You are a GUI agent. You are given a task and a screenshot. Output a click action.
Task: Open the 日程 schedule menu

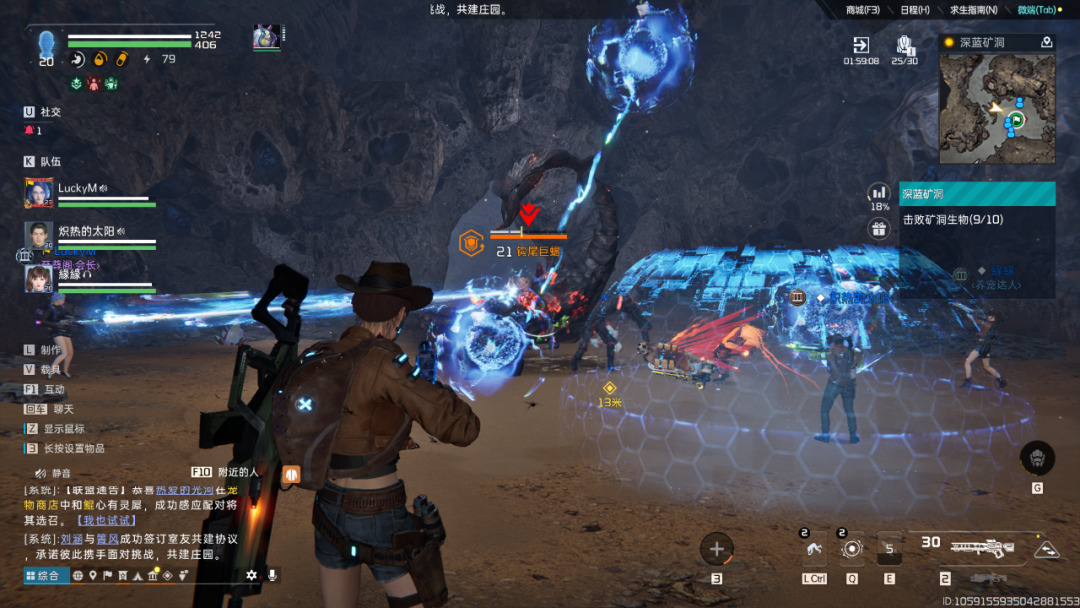tap(914, 10)
